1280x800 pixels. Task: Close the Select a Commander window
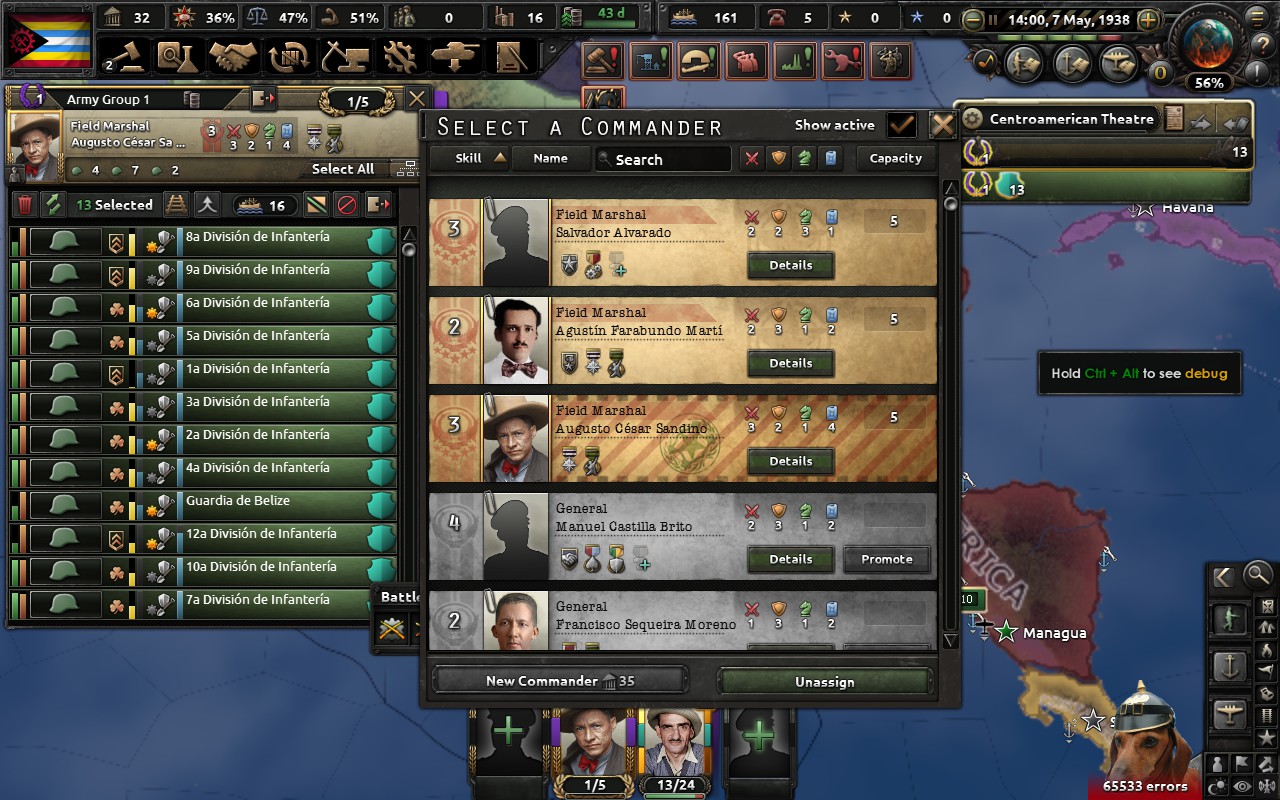(x=942, y=125)
